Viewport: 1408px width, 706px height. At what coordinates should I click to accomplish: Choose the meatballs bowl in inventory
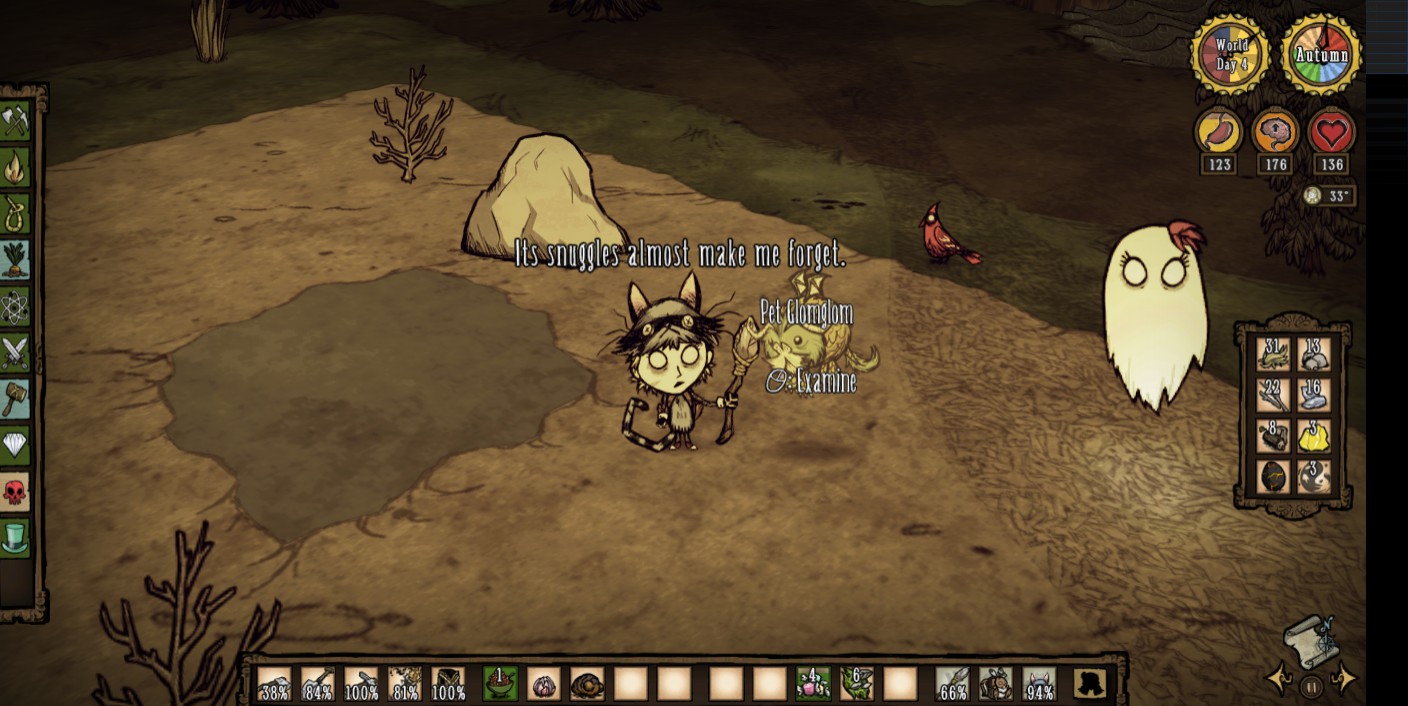click(499, 684)
